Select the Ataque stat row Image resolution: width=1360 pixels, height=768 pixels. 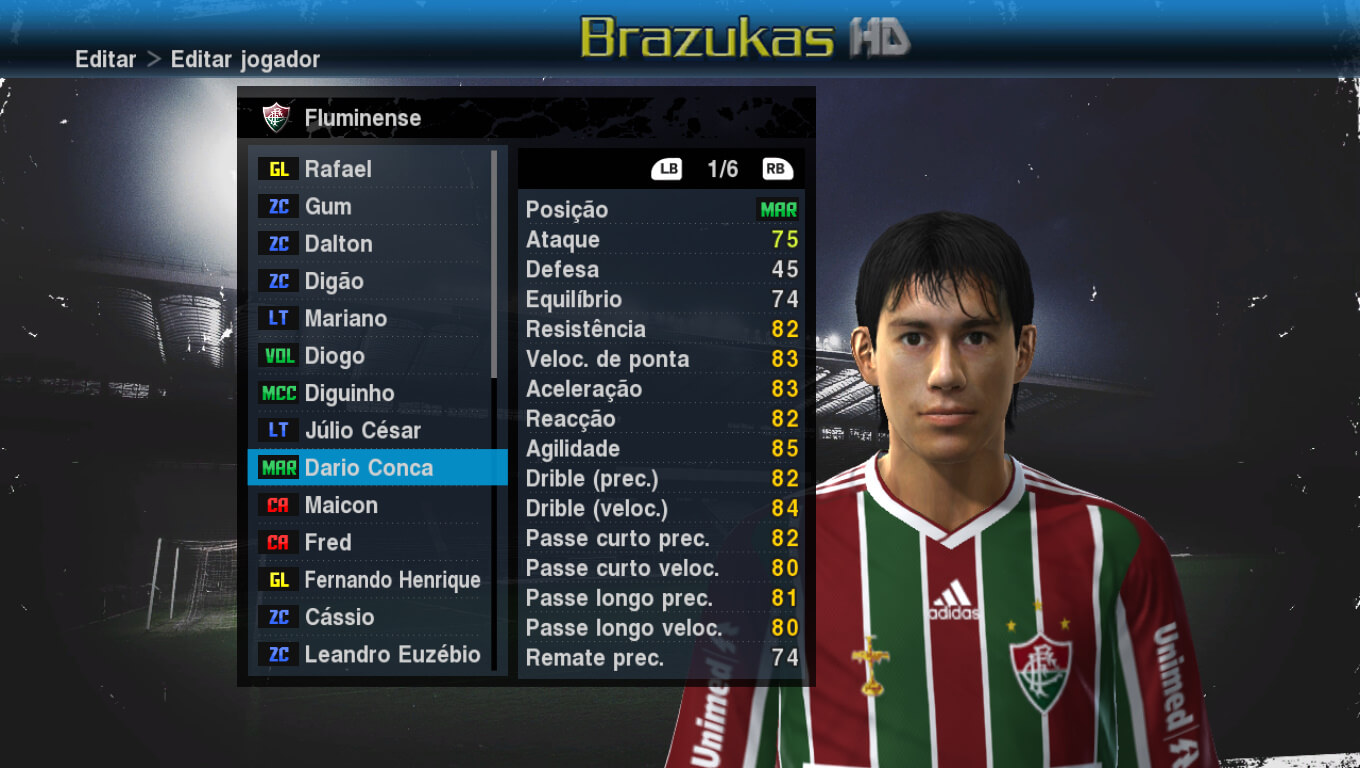(x=661, y=240)
